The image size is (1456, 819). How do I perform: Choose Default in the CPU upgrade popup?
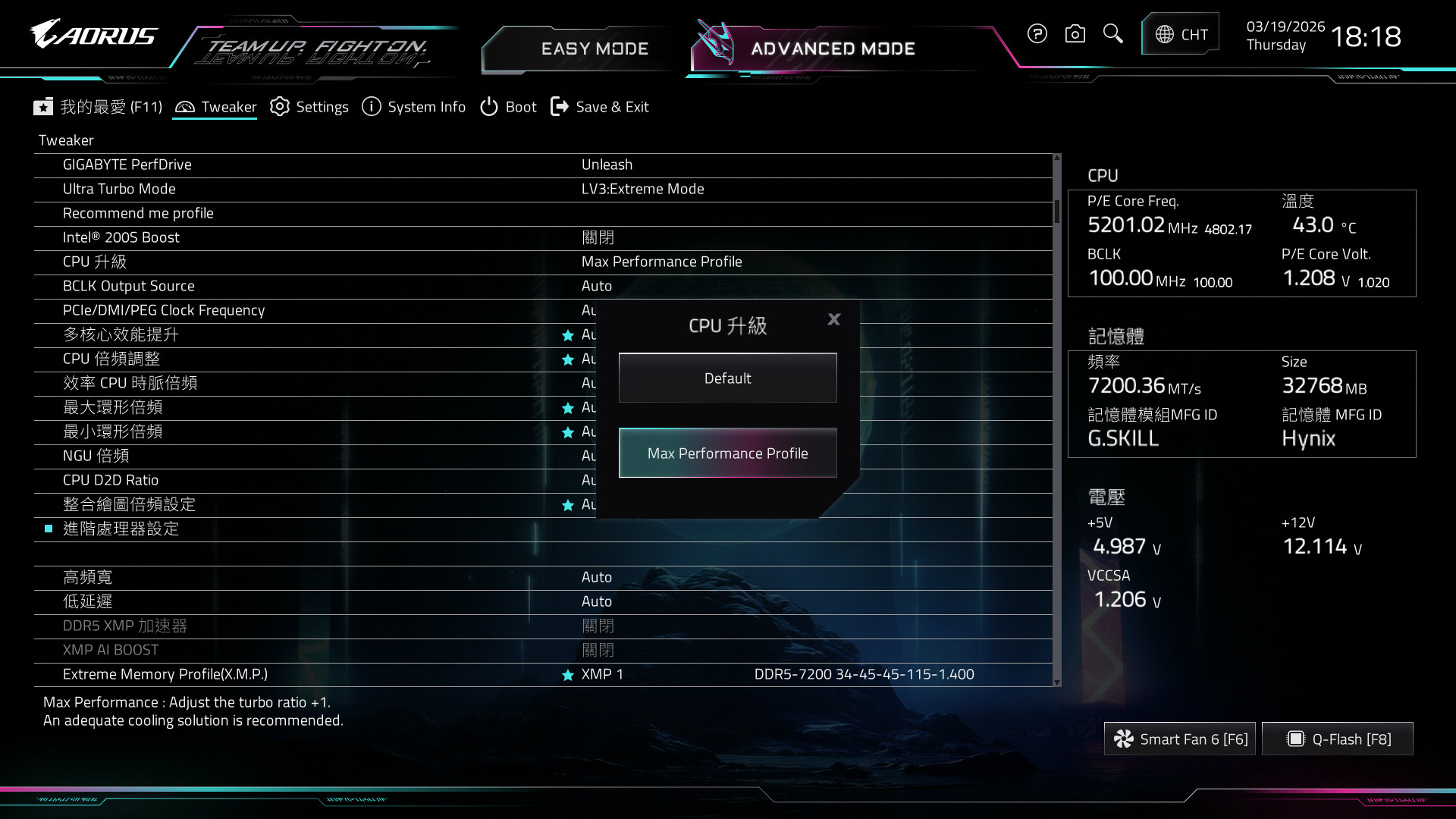click(727, 378)
